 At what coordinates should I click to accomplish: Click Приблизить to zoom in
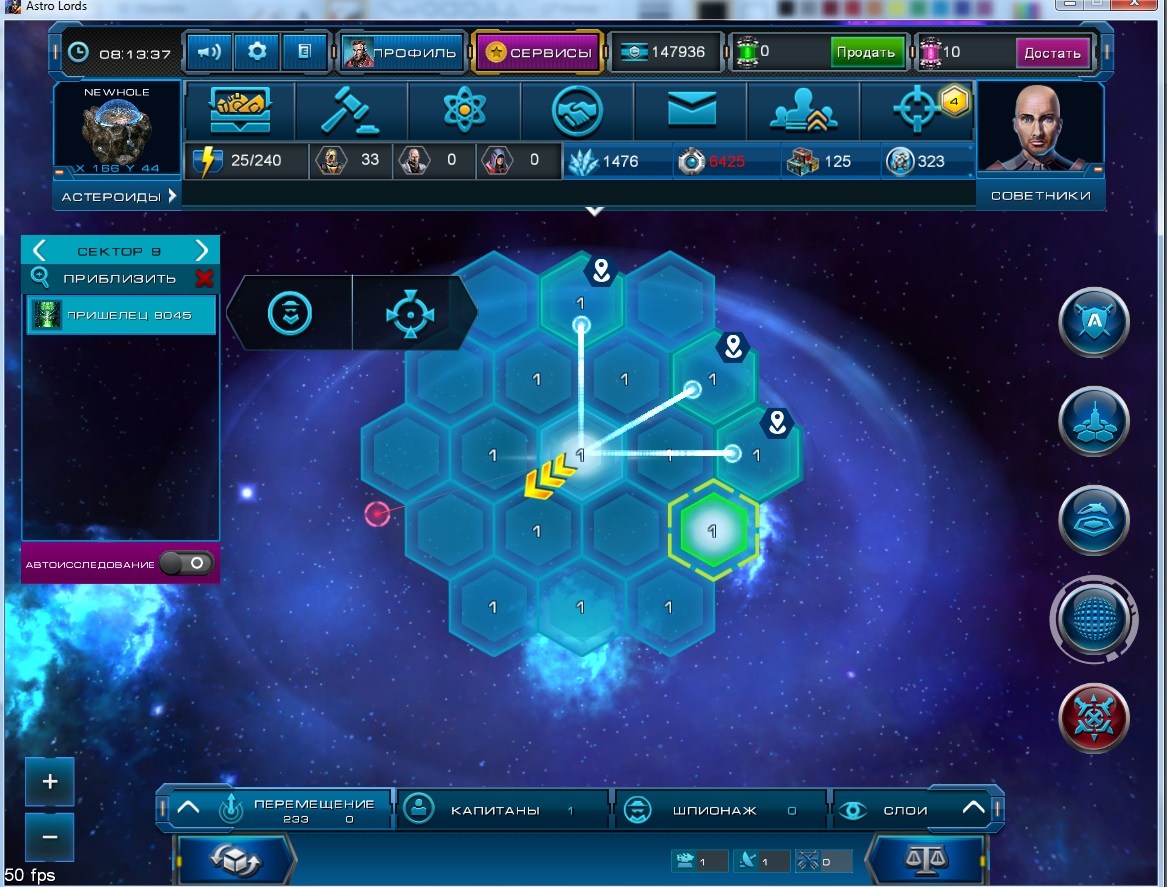[119, 278]
